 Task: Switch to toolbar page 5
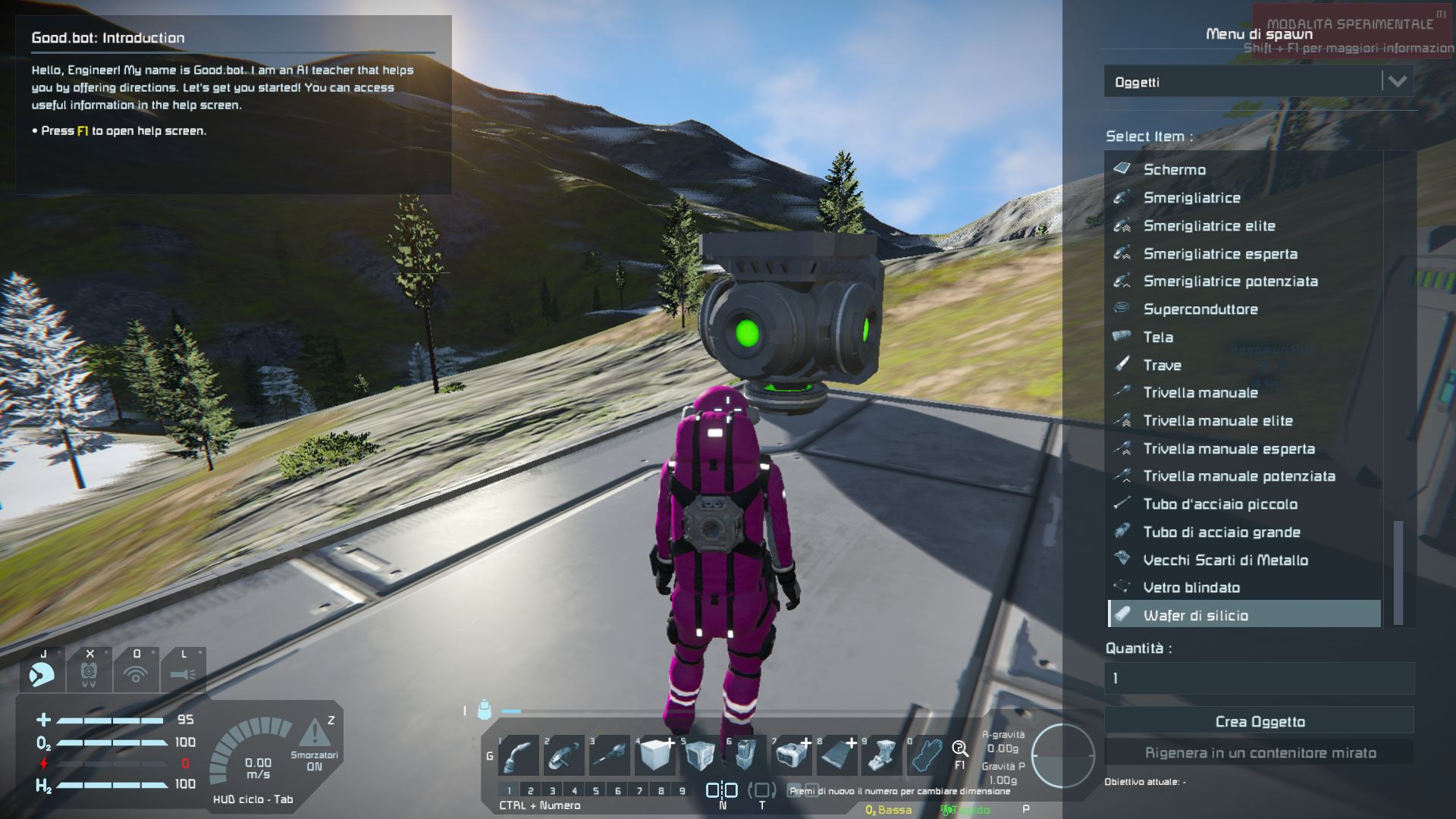pos(596,791)
